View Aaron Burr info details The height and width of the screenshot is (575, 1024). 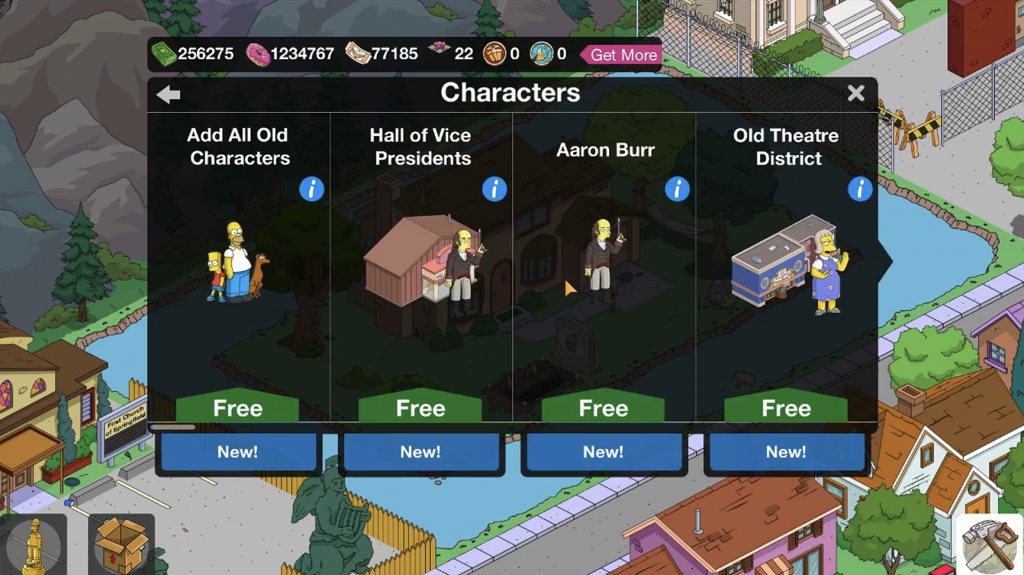(x=678, y=188)
